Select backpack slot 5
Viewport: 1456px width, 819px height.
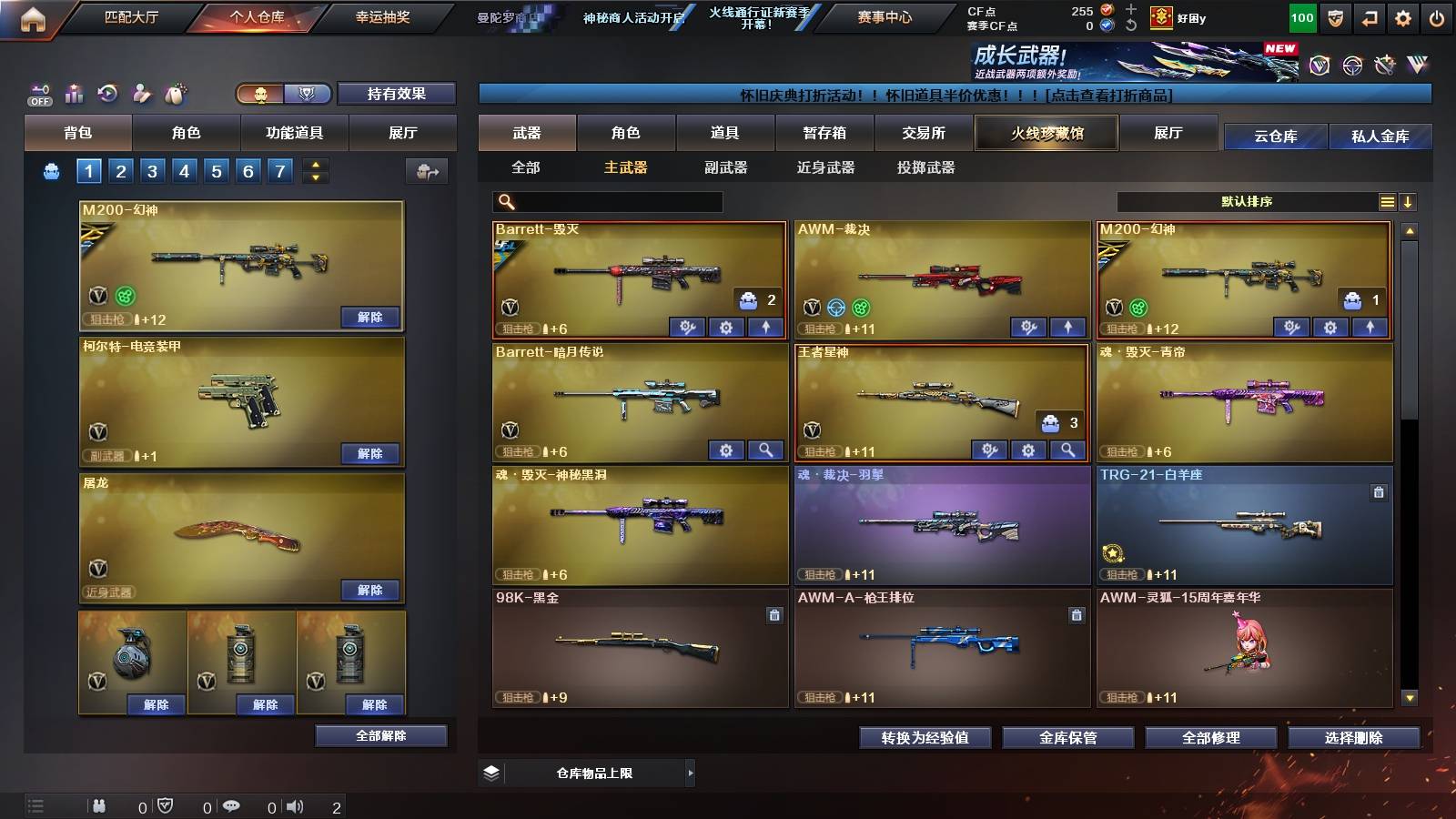pos(217,170)
